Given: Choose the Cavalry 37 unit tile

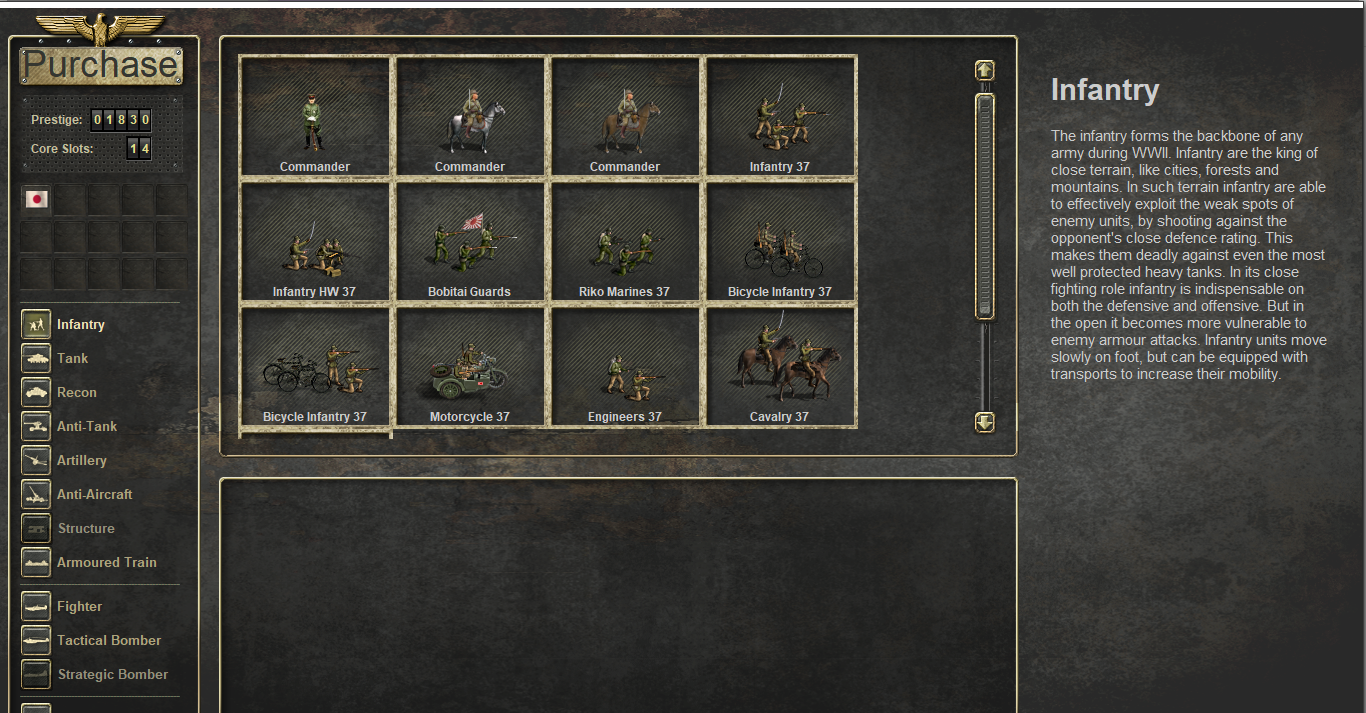Looking at the screenshot, I should pos(780,368).
